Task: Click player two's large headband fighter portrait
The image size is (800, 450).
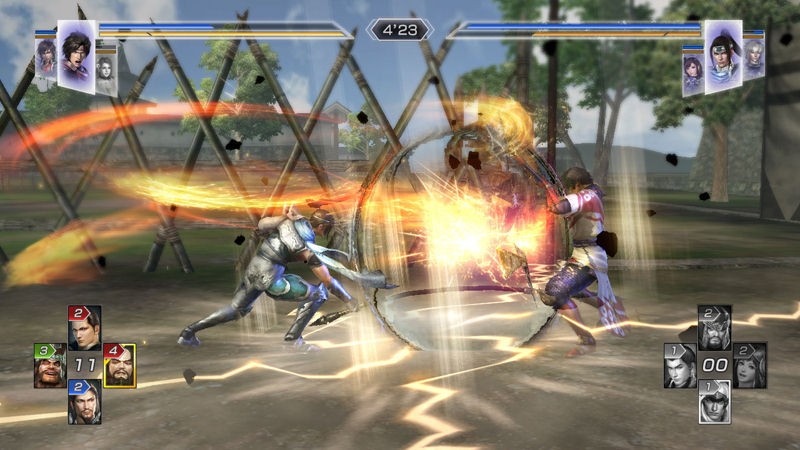Action: coord(723,58)
